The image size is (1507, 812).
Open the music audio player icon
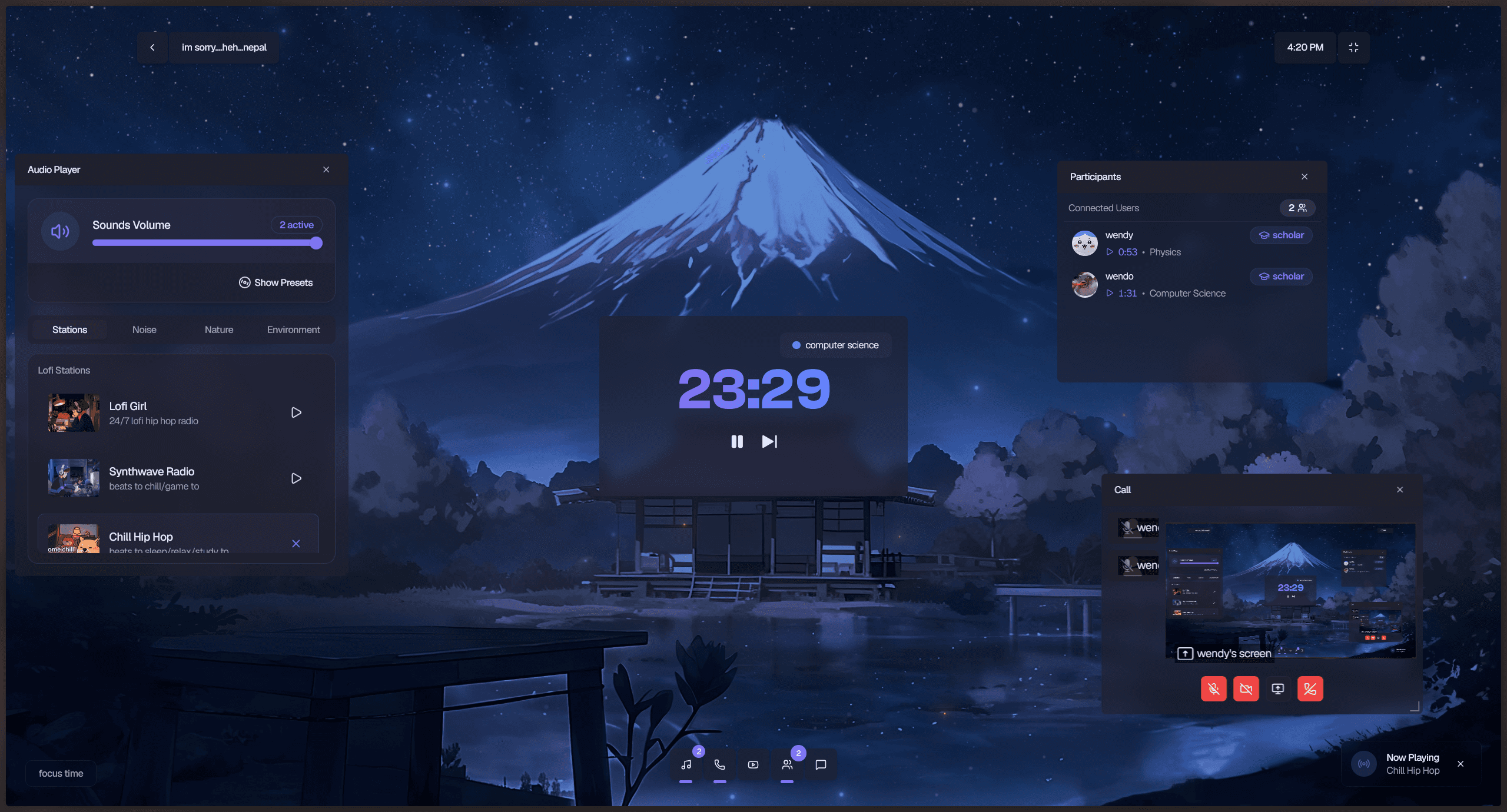click(686, 765)
